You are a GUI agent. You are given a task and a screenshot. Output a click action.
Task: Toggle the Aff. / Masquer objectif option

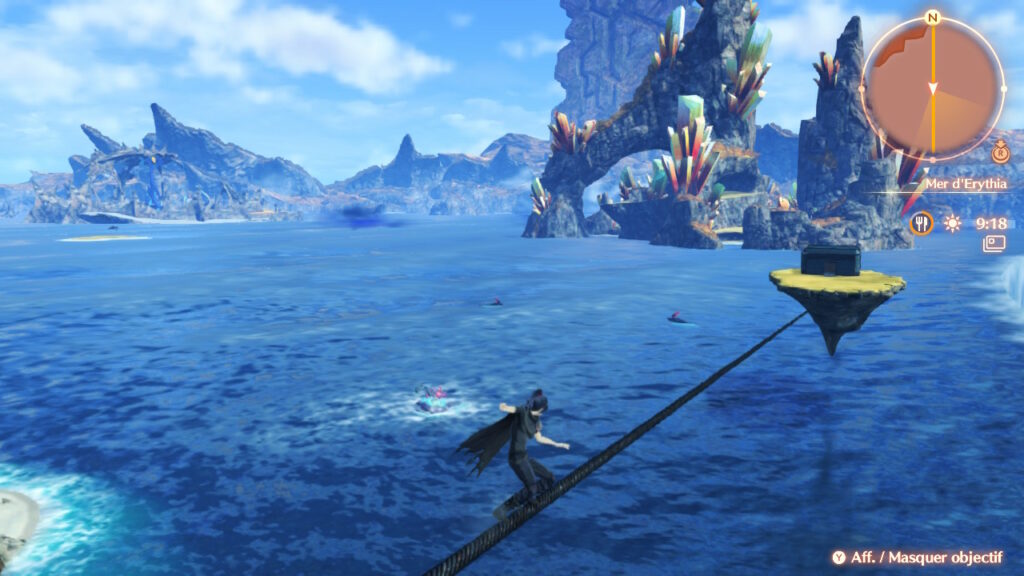(x=916, y=557)
